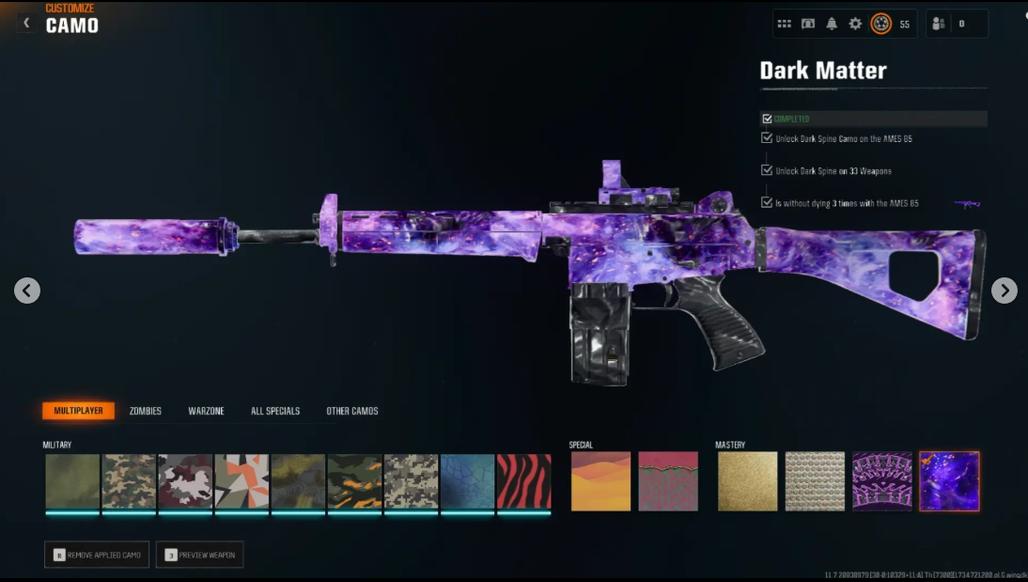Pick the orange dunes special camo

coord(600,481)
